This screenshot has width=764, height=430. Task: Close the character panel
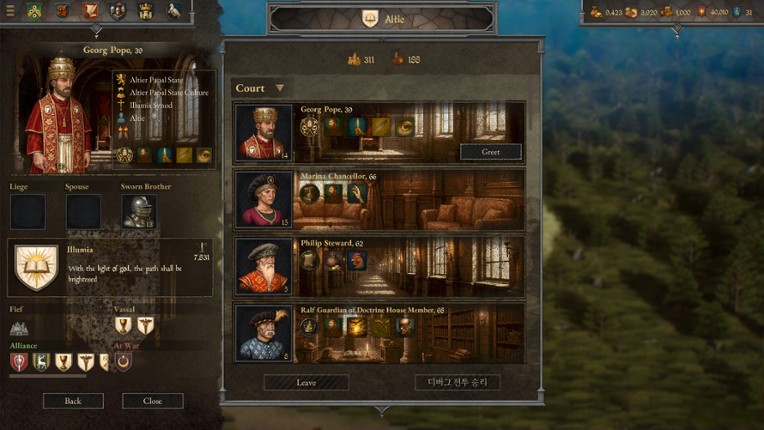(x=152, y=401)
